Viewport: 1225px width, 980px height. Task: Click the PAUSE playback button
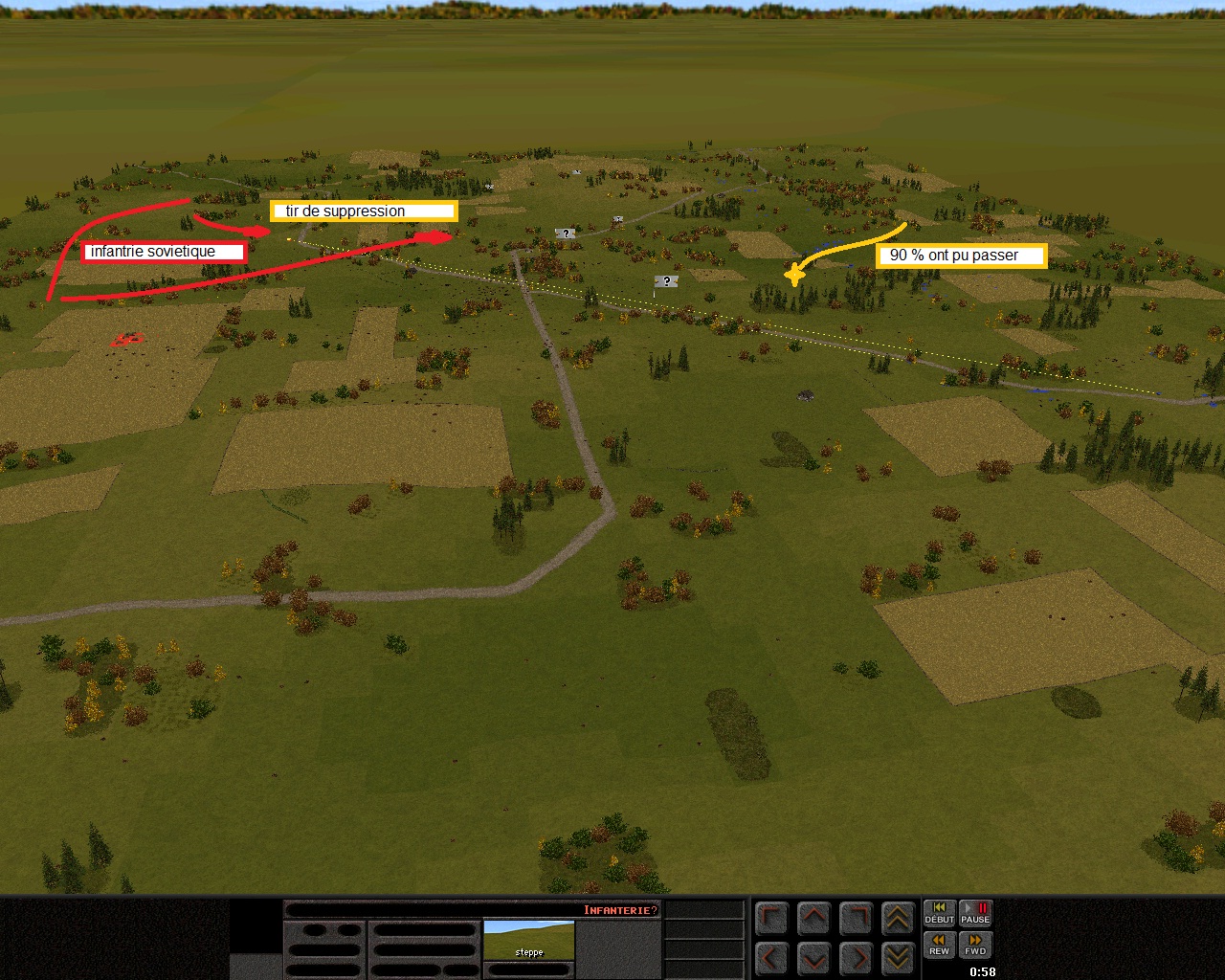[x=975, y=913]
